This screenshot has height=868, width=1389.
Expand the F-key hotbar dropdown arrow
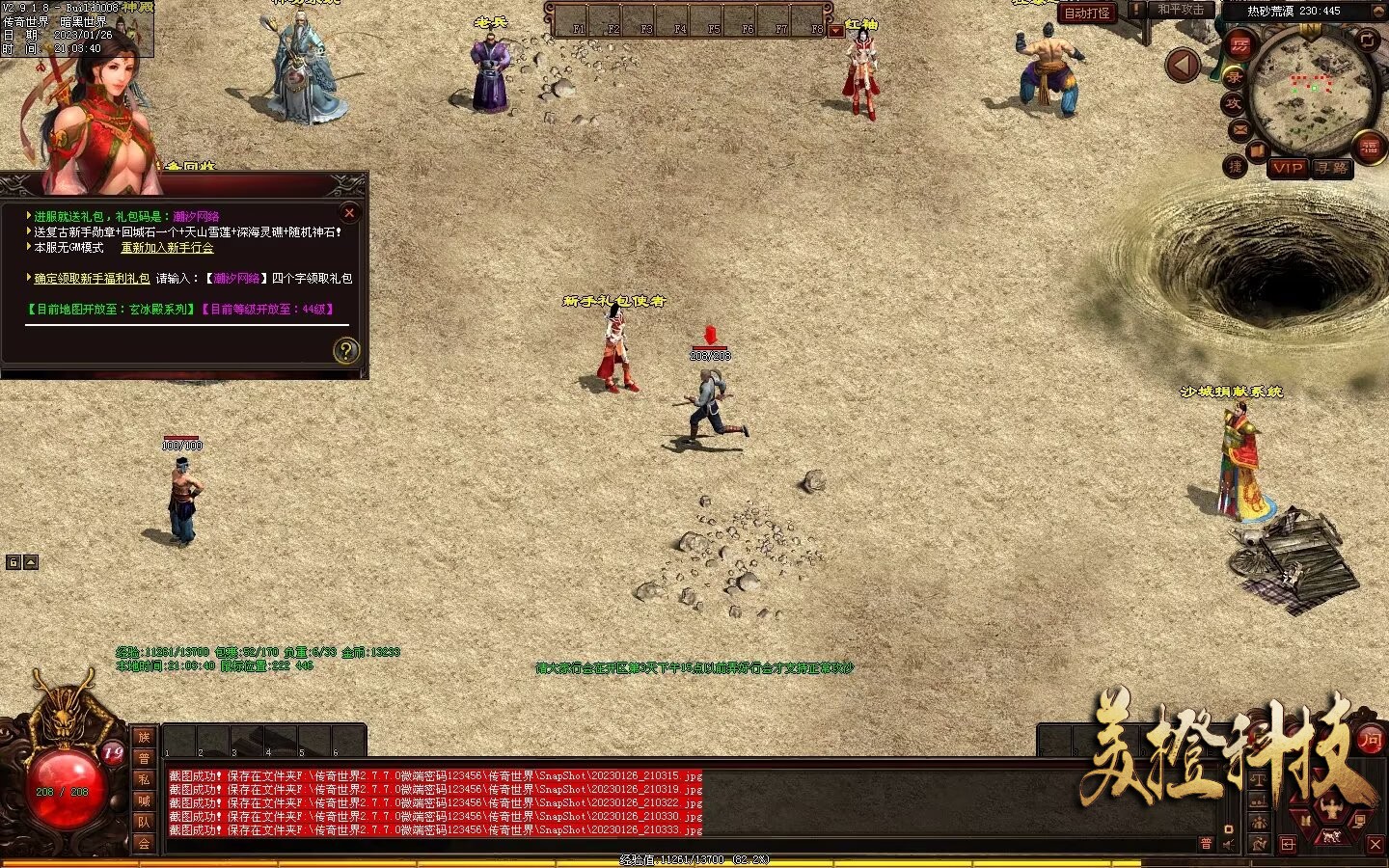[836, 31]
